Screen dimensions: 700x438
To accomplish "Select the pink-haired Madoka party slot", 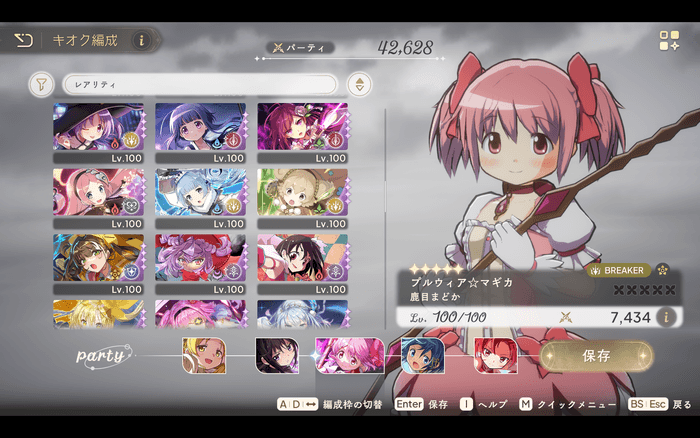I will (349, 355).
